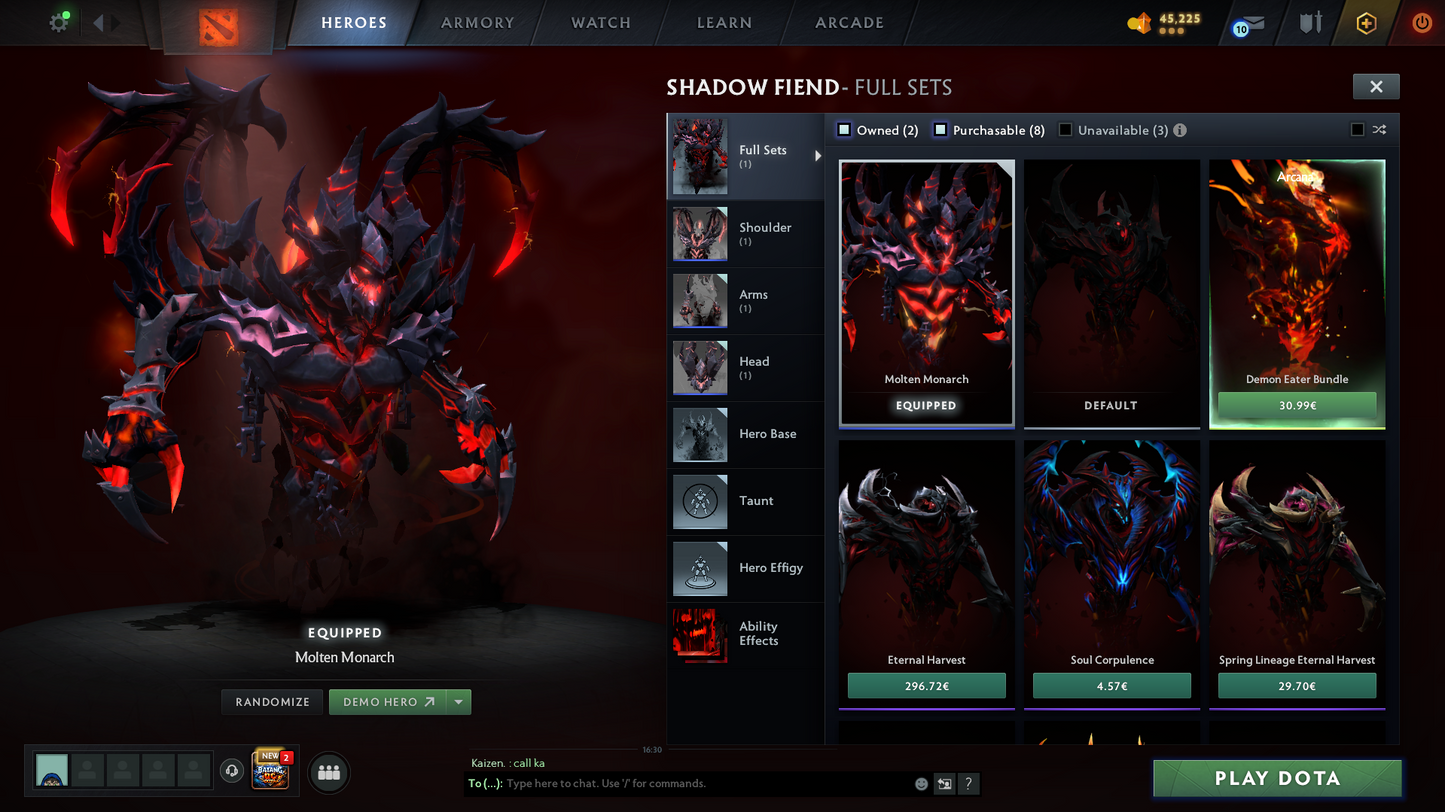Open the emoticon picker in chat
Viewport: 1445px width, 812px height.
click(x=920, y=784)
